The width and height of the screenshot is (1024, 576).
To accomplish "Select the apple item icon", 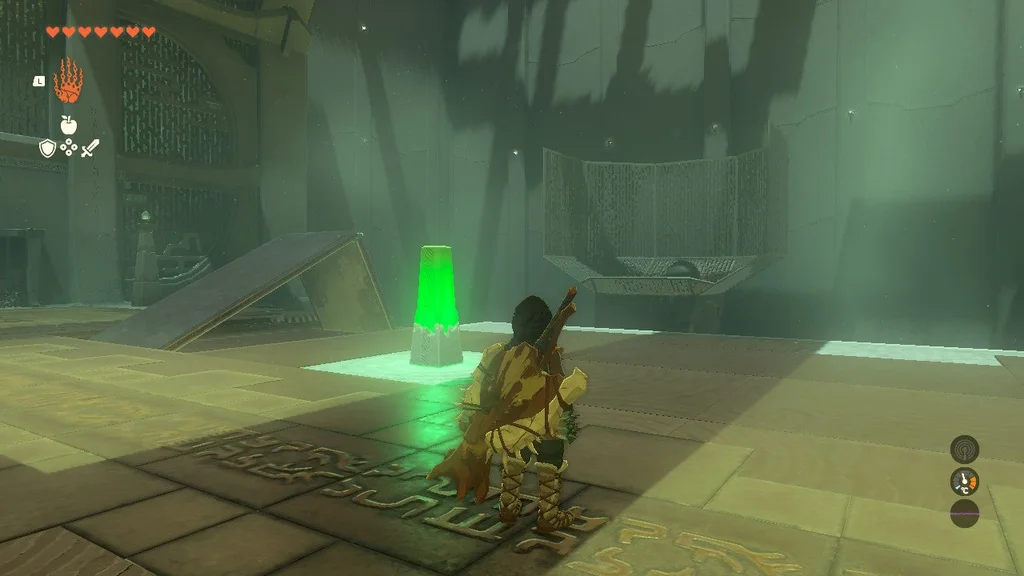I will [68, 125].
